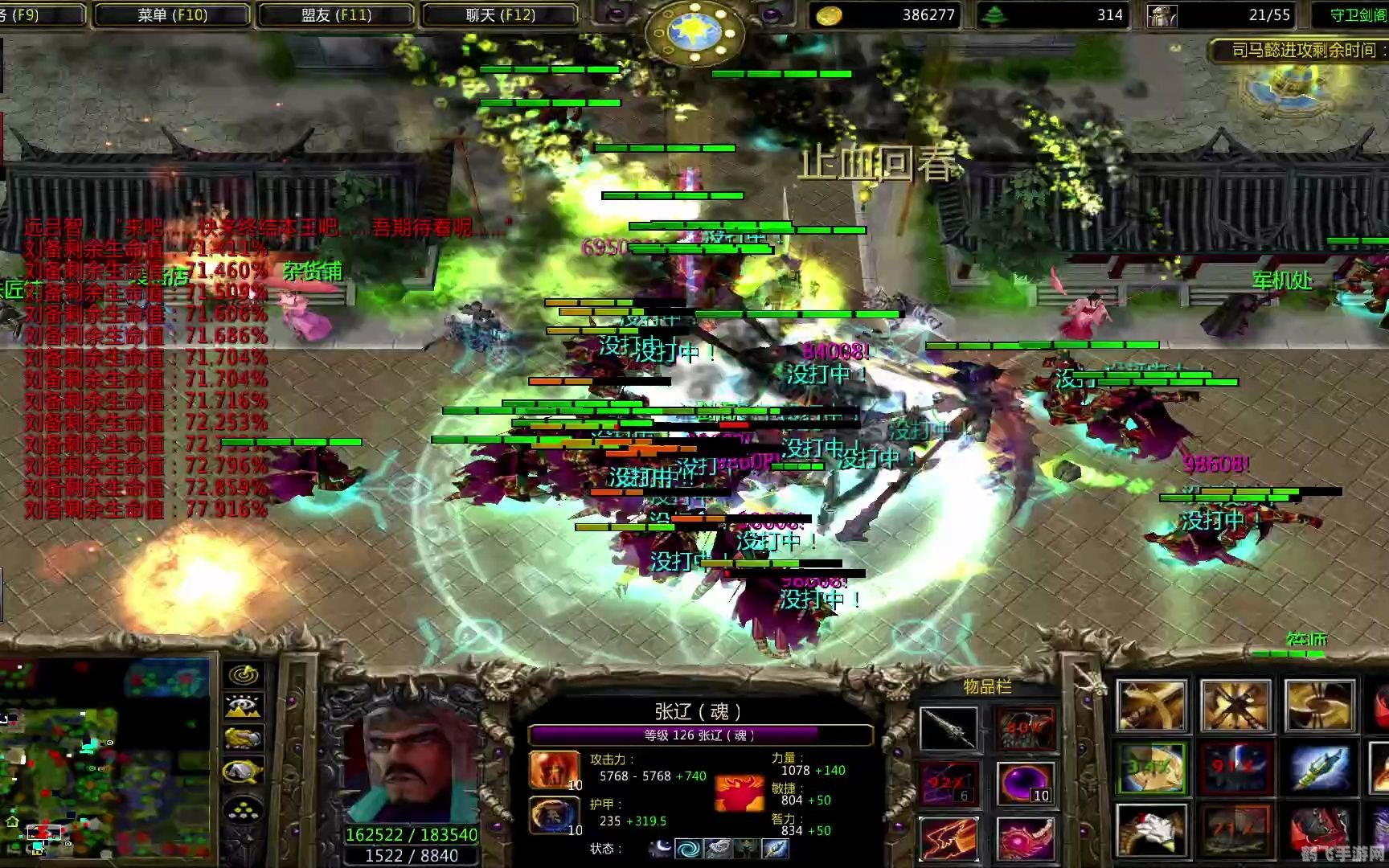Click the minimap
This screenshot has width=1389, height=868.
coord(104,759)
